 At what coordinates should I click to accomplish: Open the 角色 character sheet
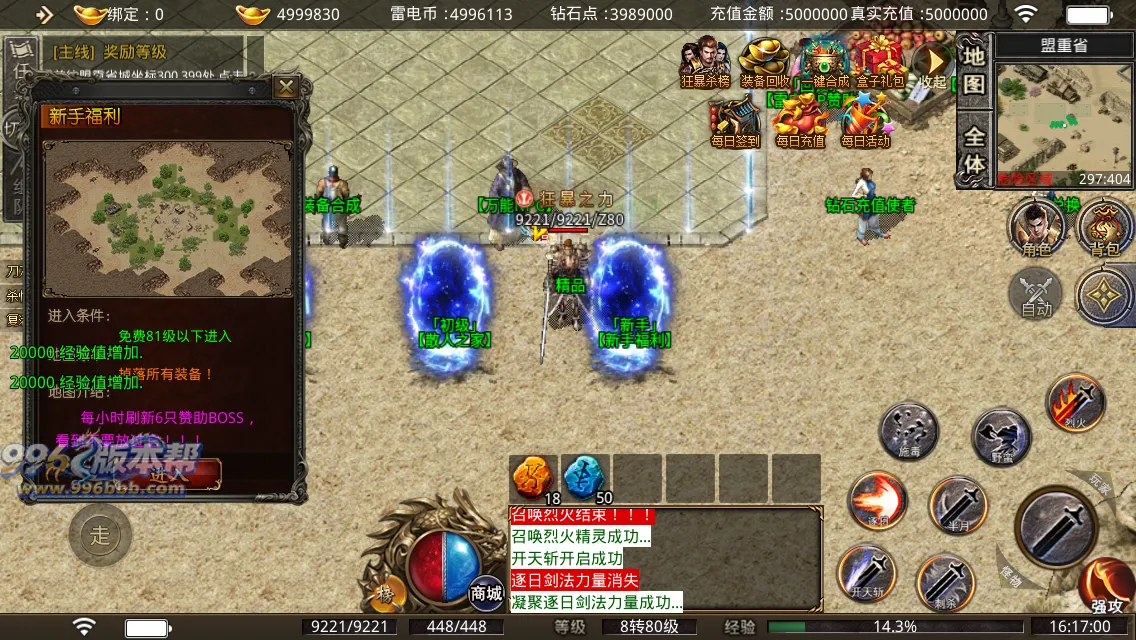coord(1036,227)
